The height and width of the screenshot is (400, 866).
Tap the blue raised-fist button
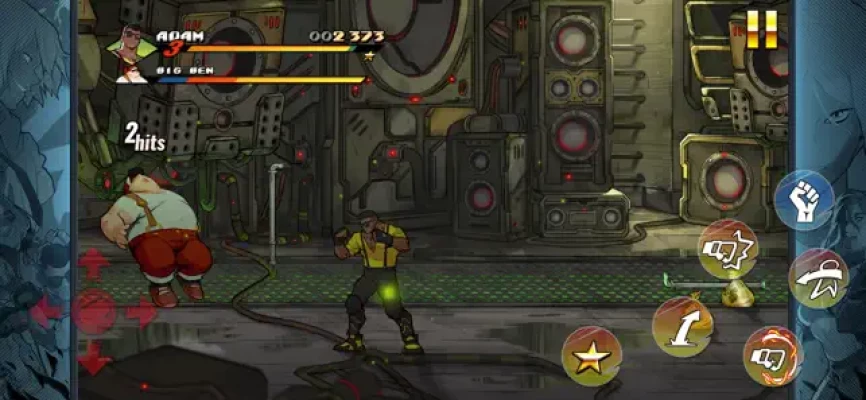coord(804,199)
